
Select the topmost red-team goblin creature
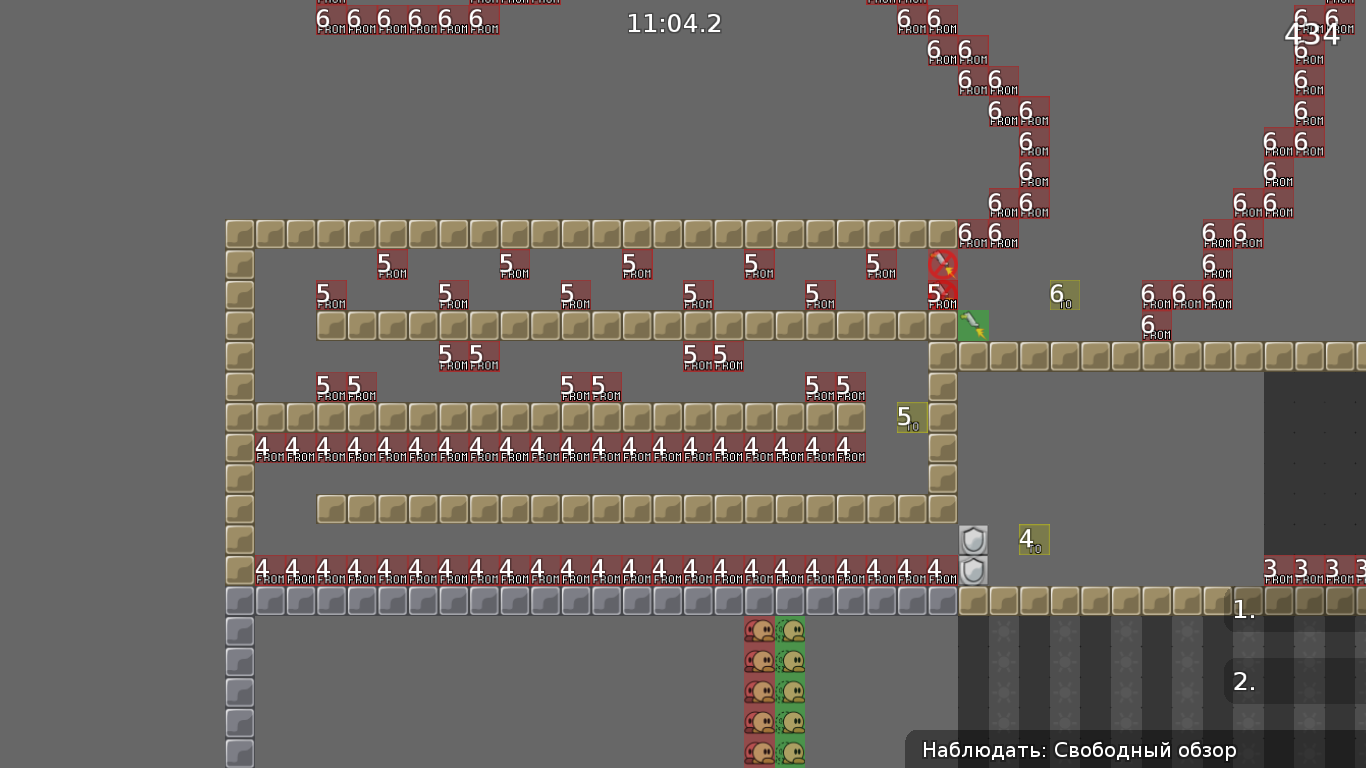tap(759, 629)
